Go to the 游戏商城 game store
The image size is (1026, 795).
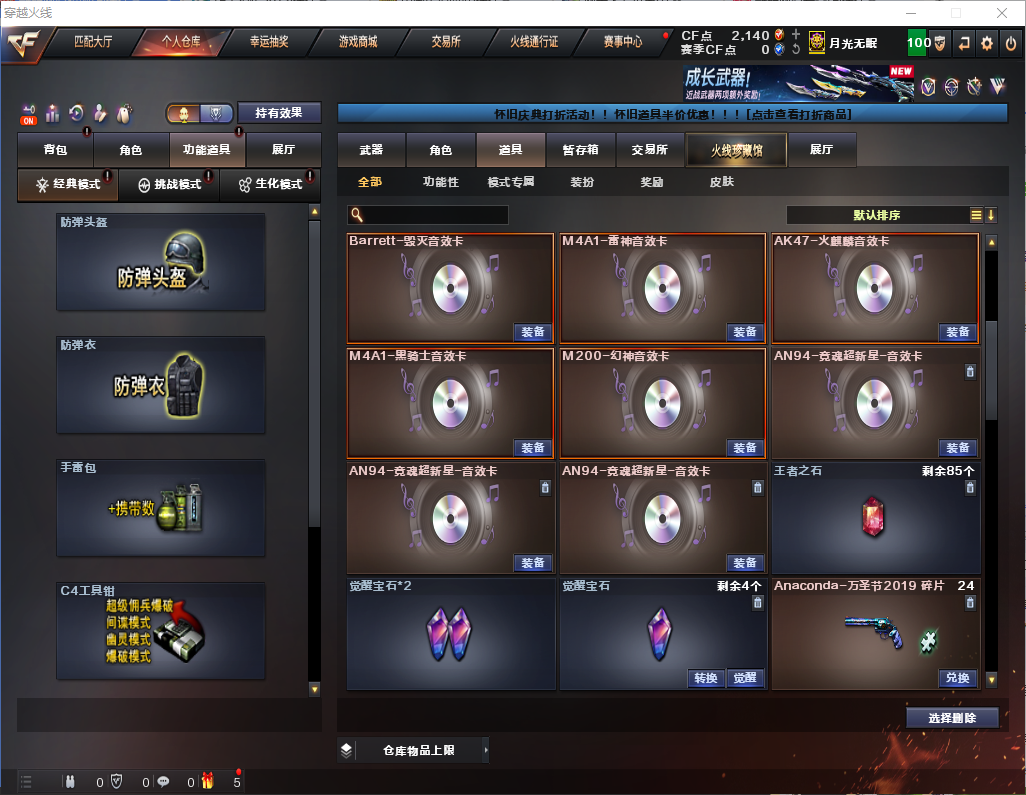(357, 42)
